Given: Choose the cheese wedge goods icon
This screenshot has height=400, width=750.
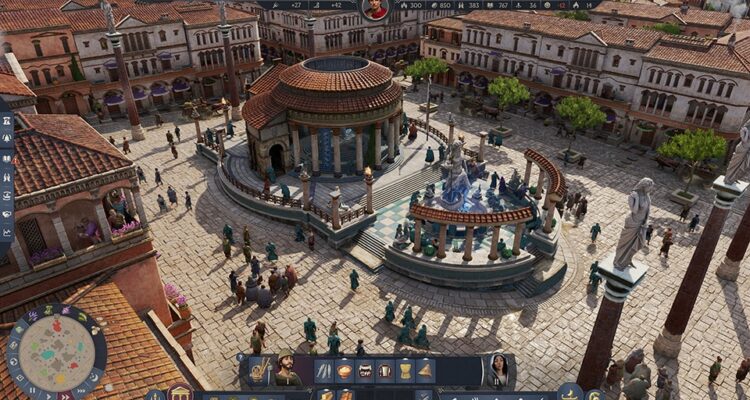Looking at the screenshot, I should (425, 371).
